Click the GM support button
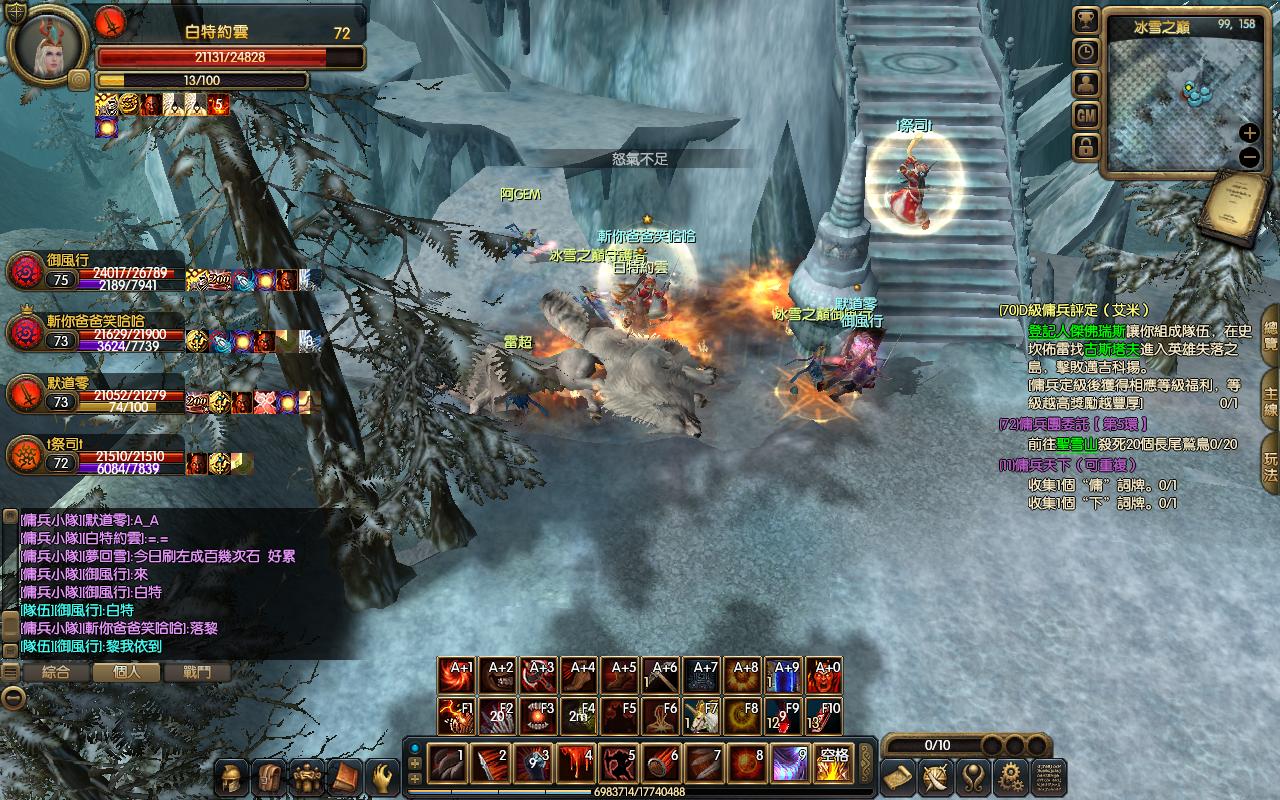1280x800 pixels. [x=1086, y=116]
